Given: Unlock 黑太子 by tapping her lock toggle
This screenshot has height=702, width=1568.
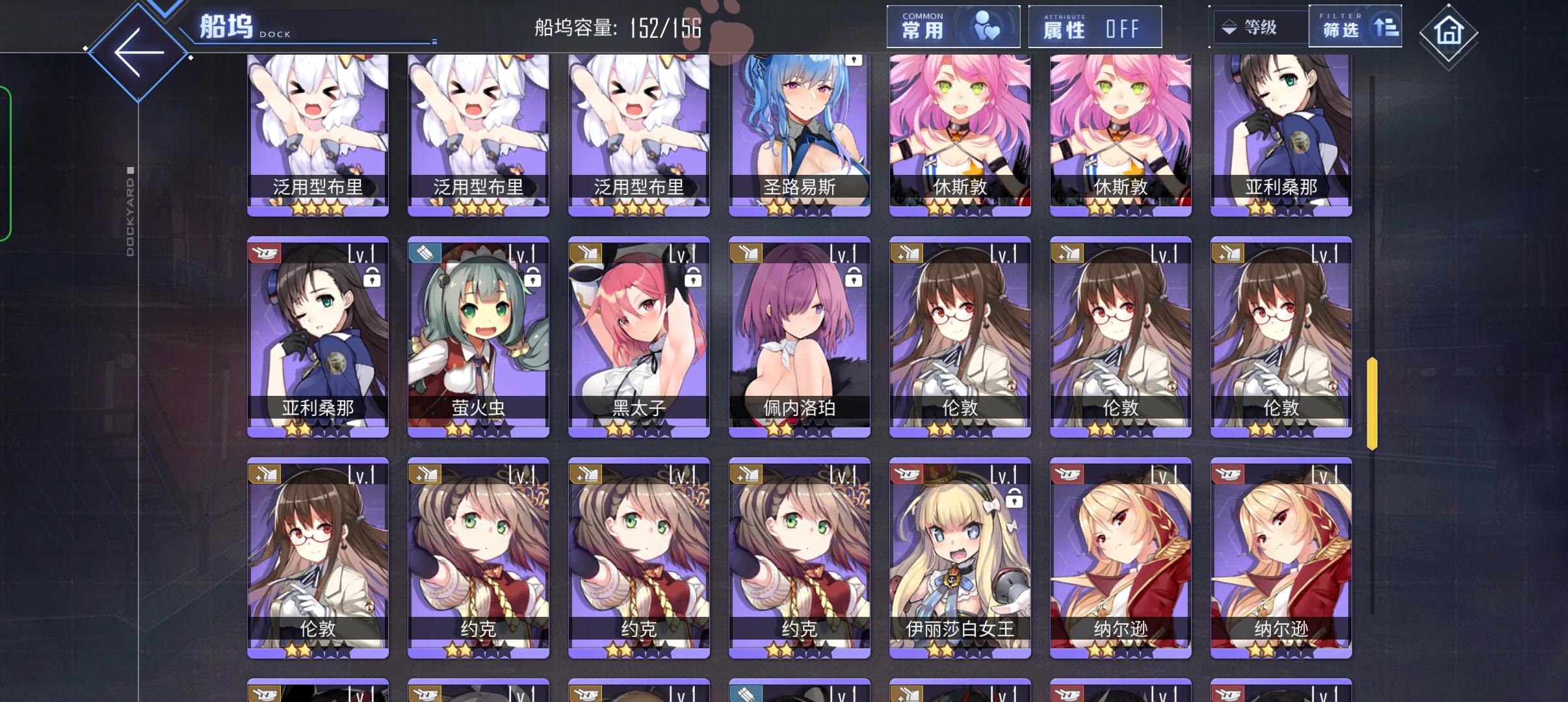Looking at the screenshot, I should (x=693, y=278).
